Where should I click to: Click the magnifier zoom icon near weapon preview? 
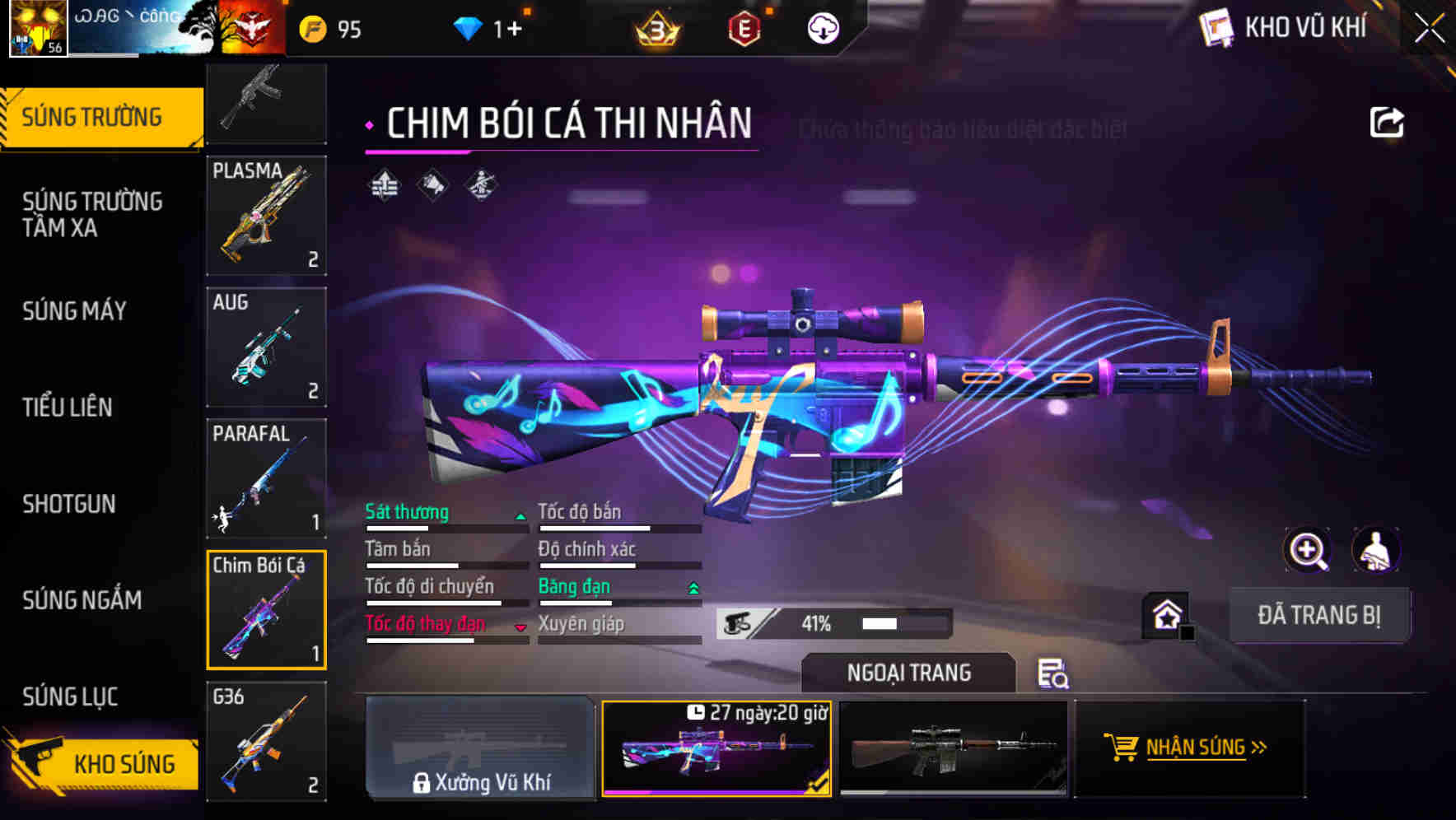1307,550
